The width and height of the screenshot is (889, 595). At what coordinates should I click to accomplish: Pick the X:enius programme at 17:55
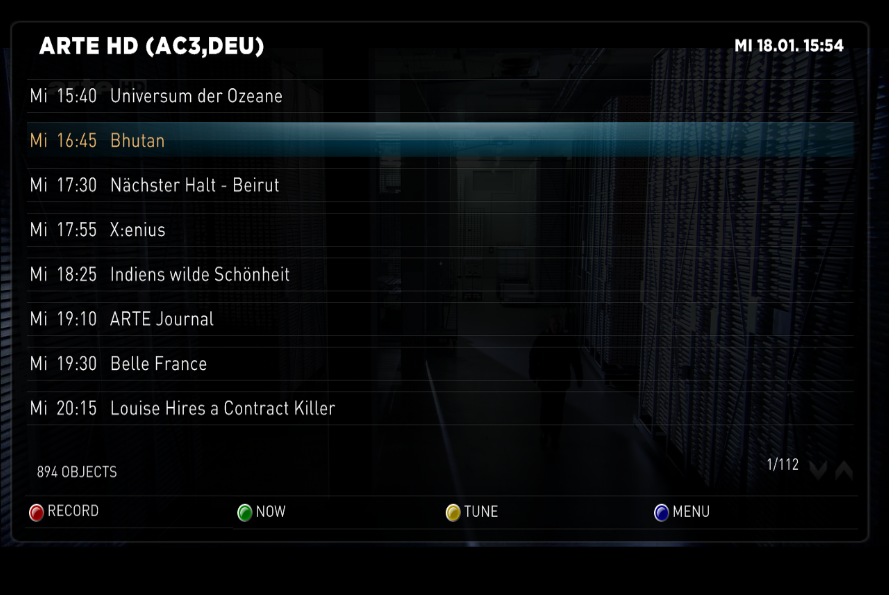click(x=137, y=230)
